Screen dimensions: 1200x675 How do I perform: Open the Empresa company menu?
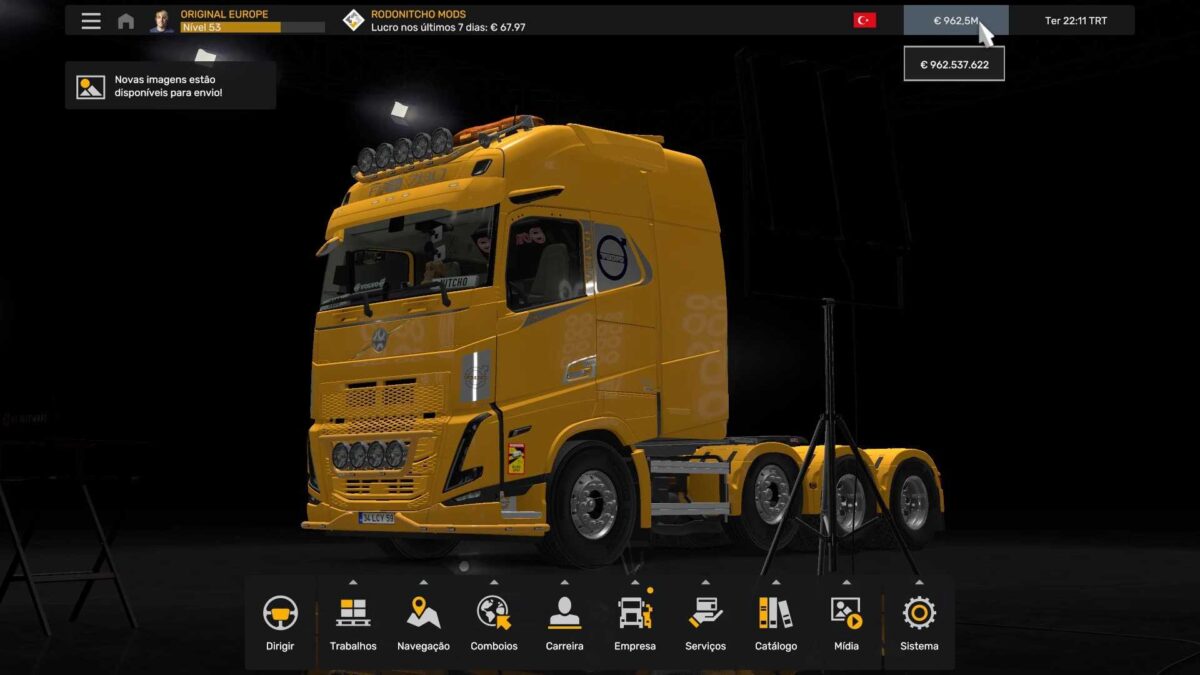(x=635, y=622)
